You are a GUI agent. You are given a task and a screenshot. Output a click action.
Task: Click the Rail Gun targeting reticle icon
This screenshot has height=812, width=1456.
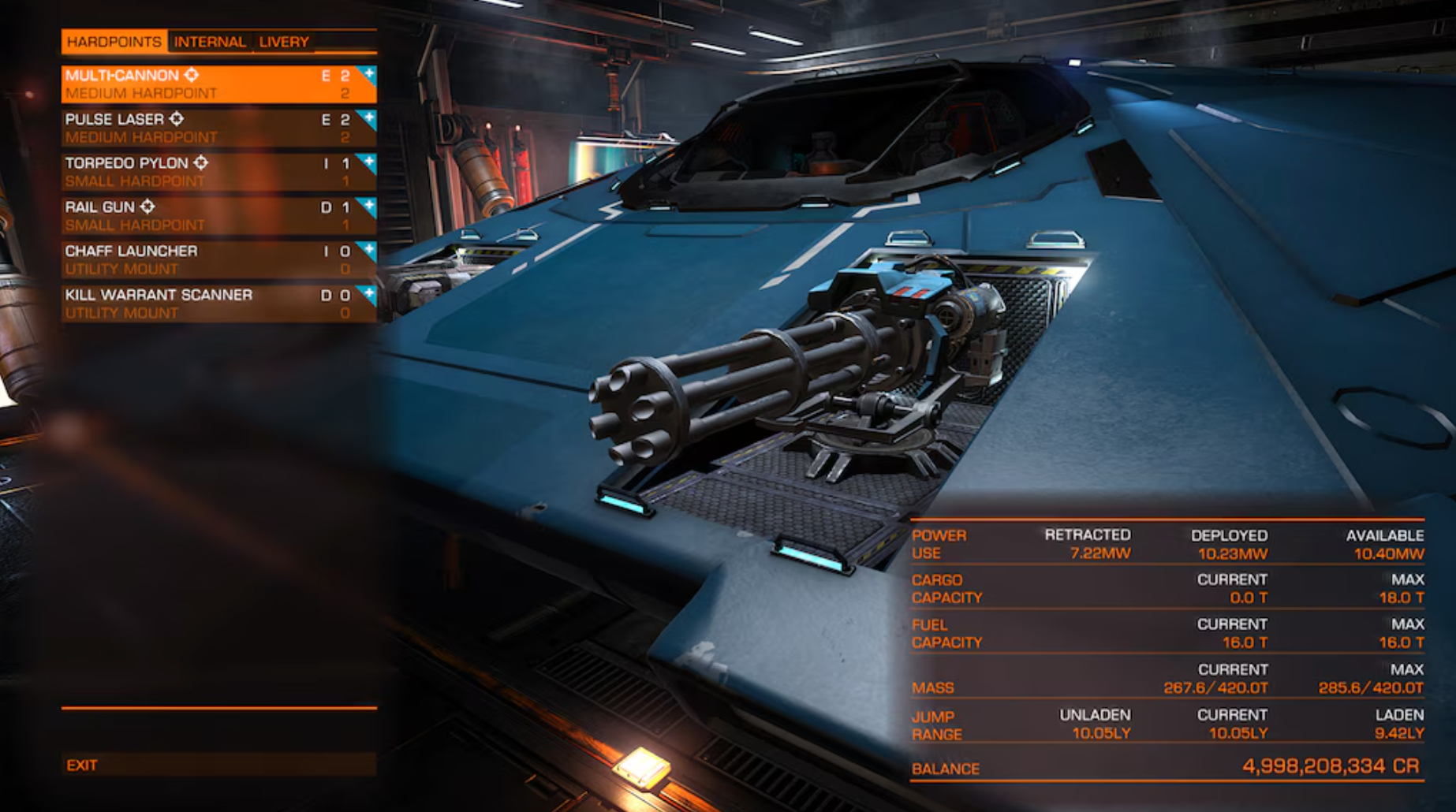pos(147,207)
